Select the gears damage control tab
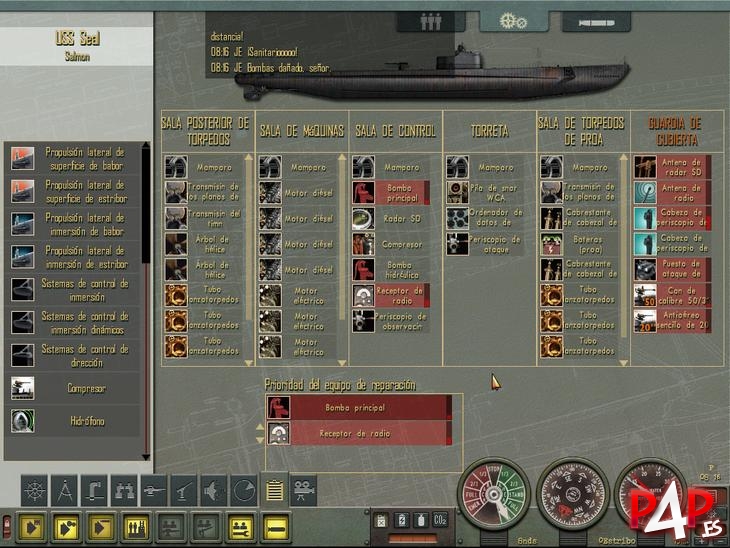730x548 pixels. (513, 20)
